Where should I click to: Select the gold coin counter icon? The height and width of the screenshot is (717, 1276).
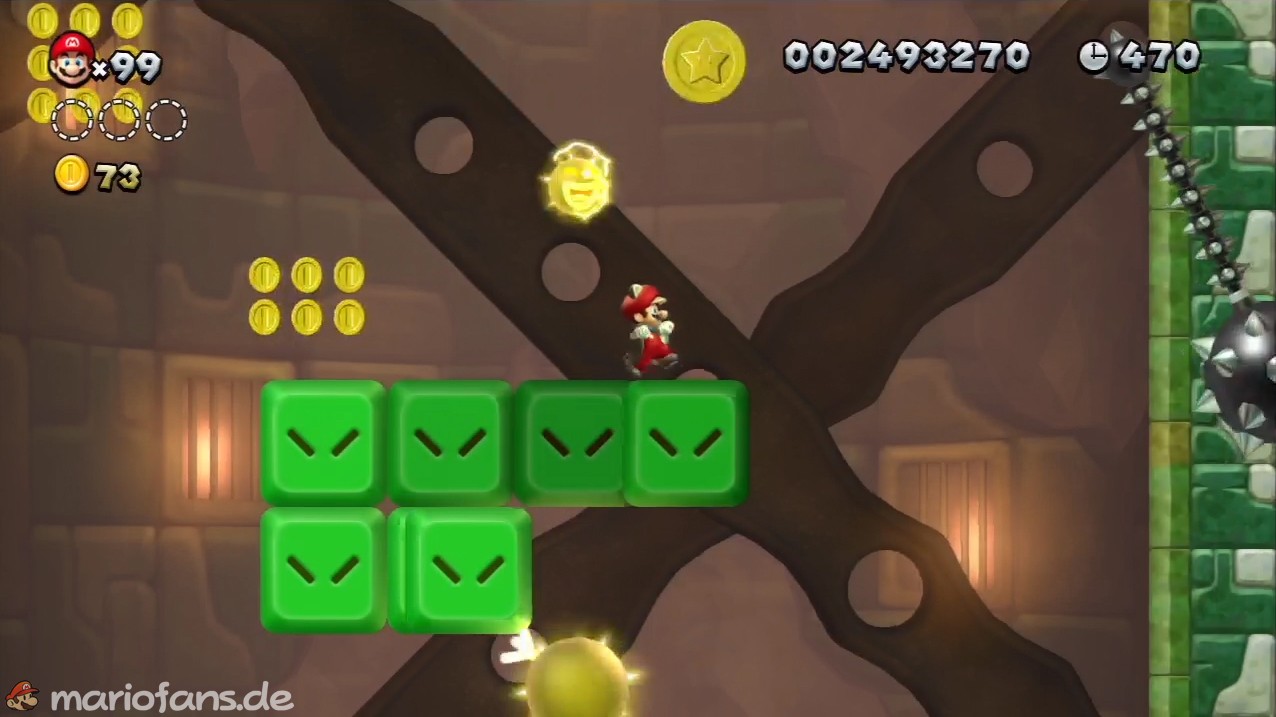pos(71,175)
